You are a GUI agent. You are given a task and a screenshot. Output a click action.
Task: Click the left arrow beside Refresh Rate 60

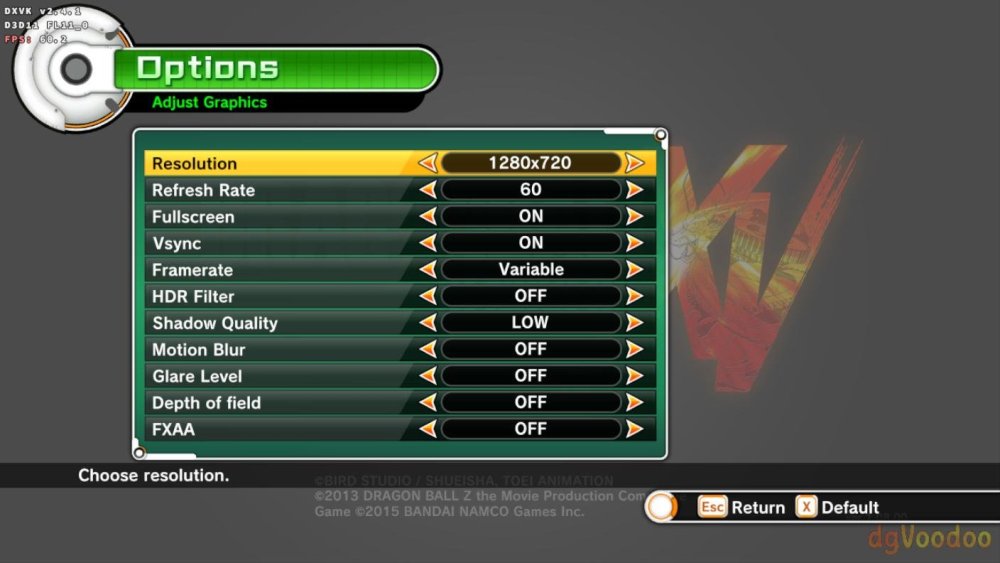(x=427, y=190)
